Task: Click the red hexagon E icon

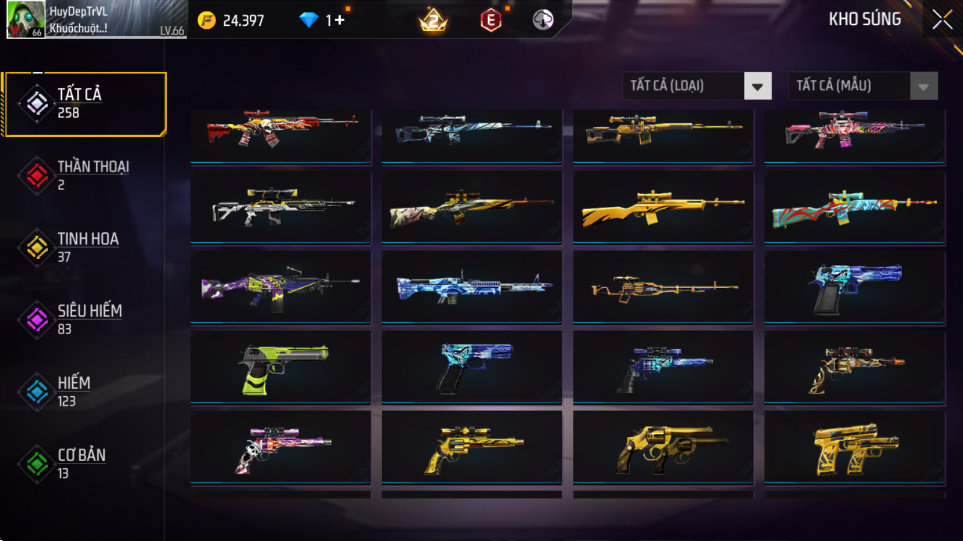Action: point(490,20)
